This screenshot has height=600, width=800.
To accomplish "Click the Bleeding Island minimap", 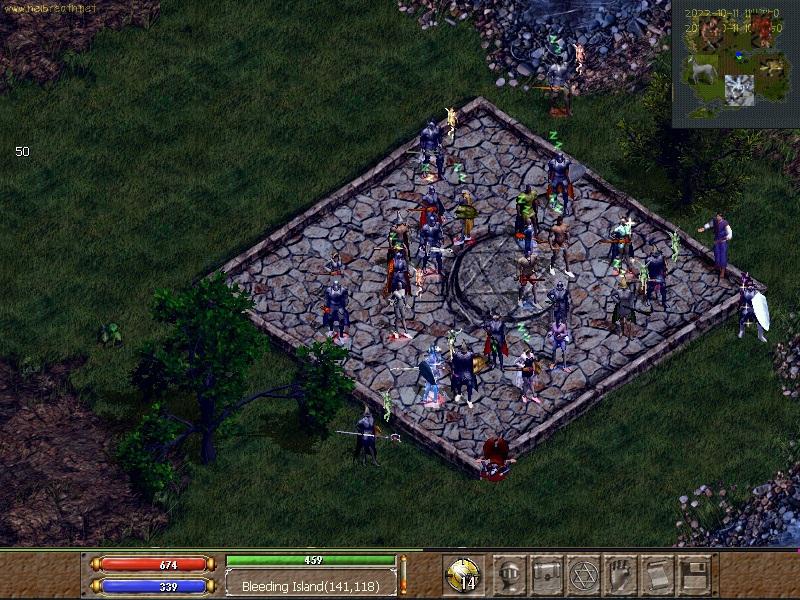I will (x=736, y=64).
